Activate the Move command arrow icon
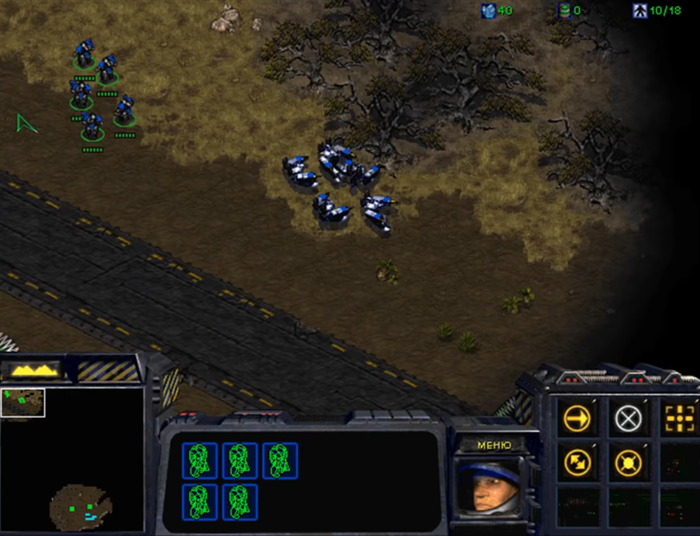 577,418
